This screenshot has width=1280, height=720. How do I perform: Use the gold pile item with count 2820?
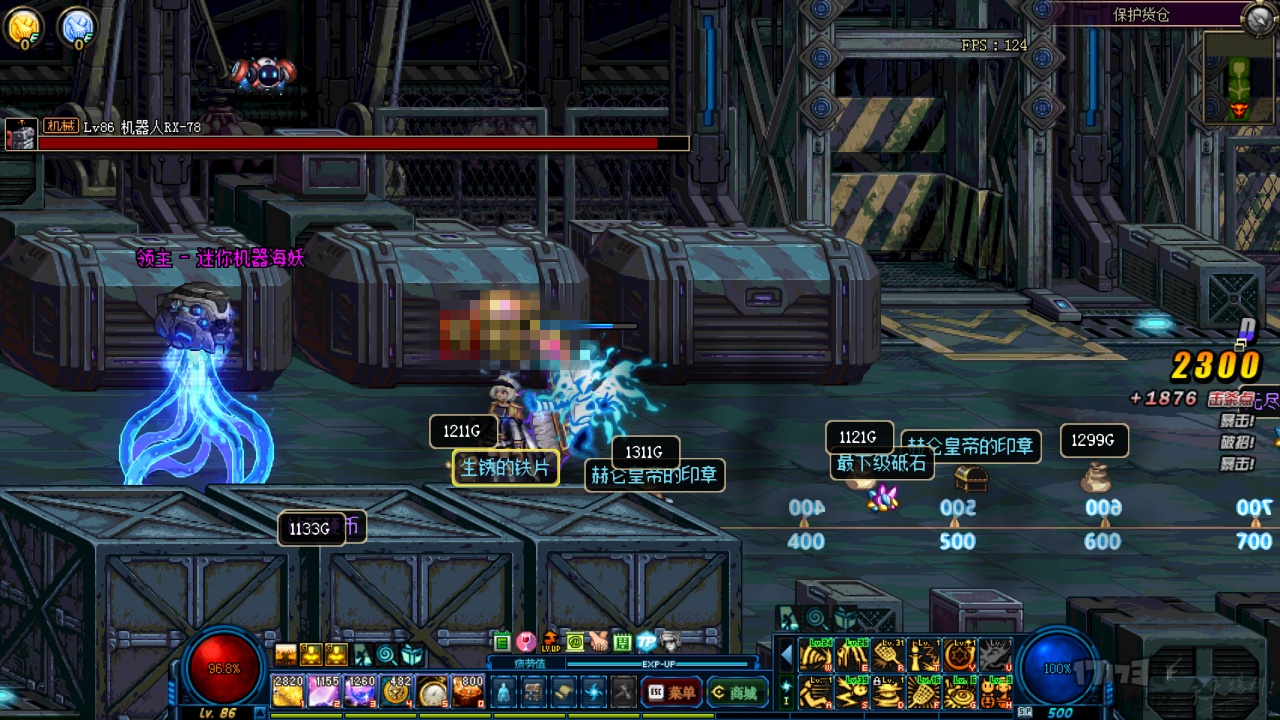click(288, 691)
